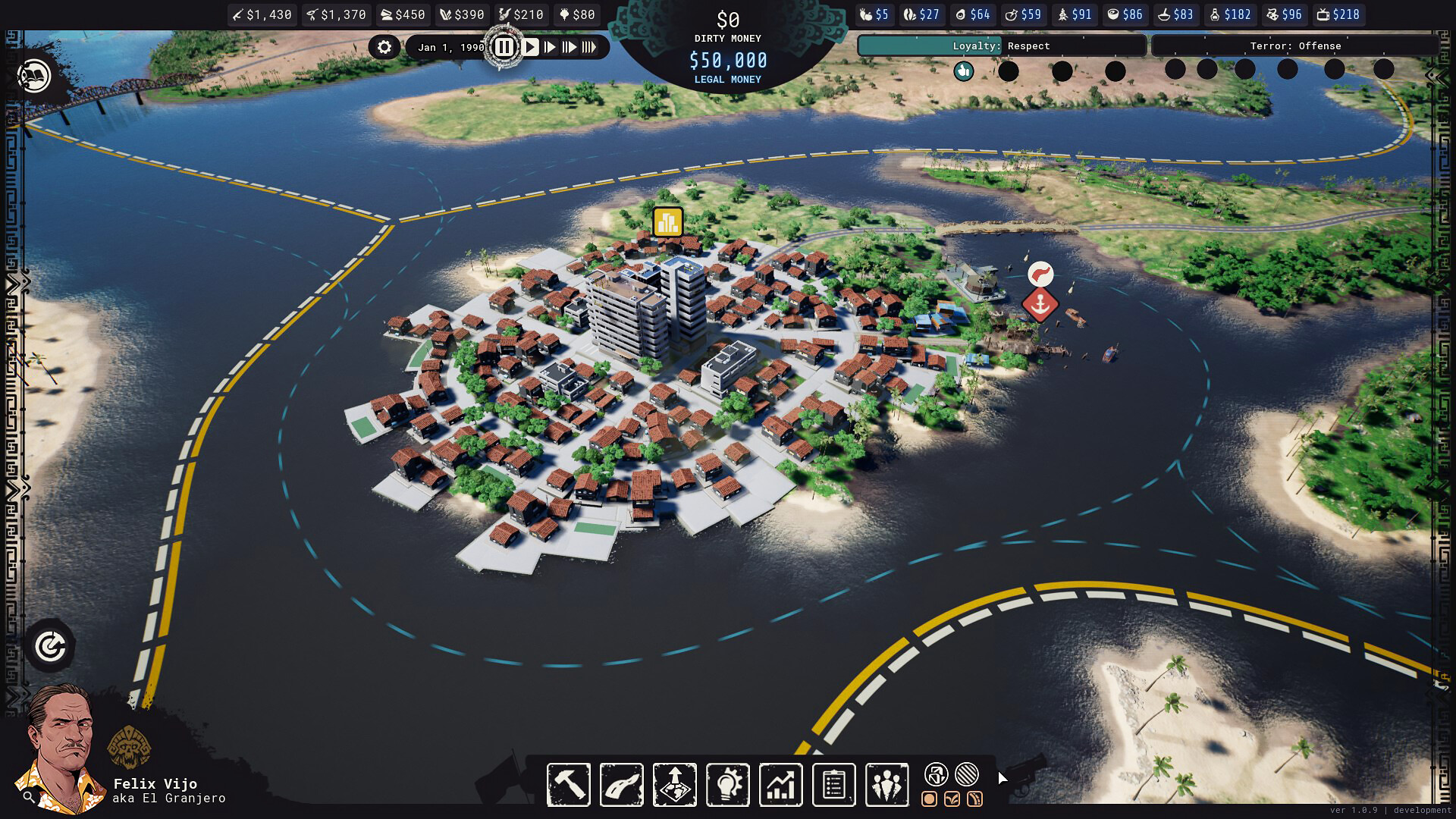Open the expand territory panel

[674, 784]
